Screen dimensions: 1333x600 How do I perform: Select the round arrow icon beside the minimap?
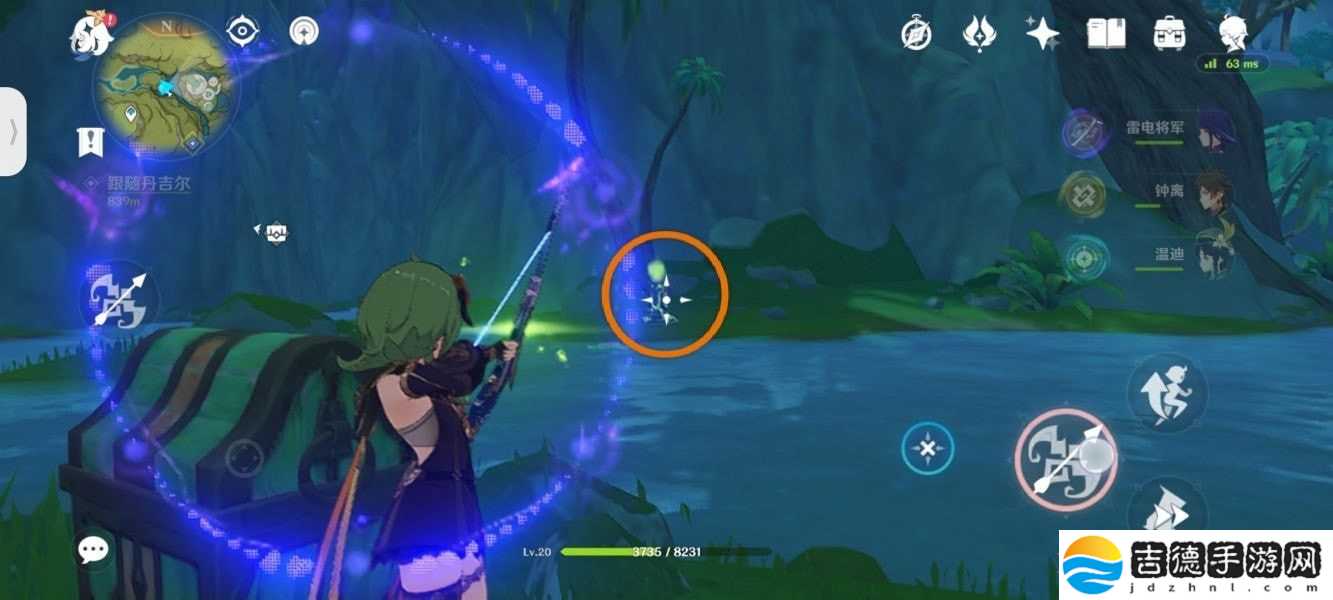point(303,32)
